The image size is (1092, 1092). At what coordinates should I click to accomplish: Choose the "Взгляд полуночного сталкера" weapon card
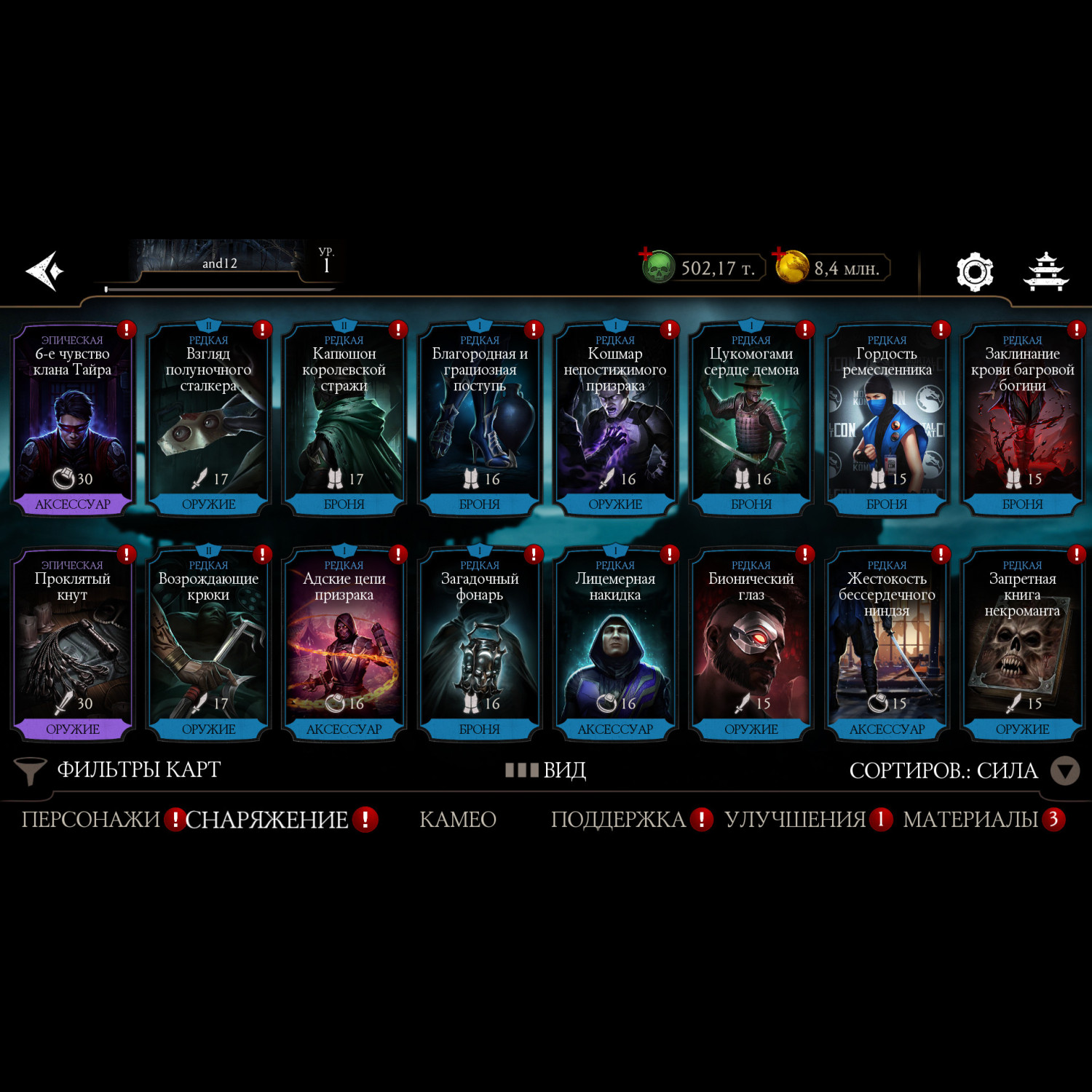point(208,420)
